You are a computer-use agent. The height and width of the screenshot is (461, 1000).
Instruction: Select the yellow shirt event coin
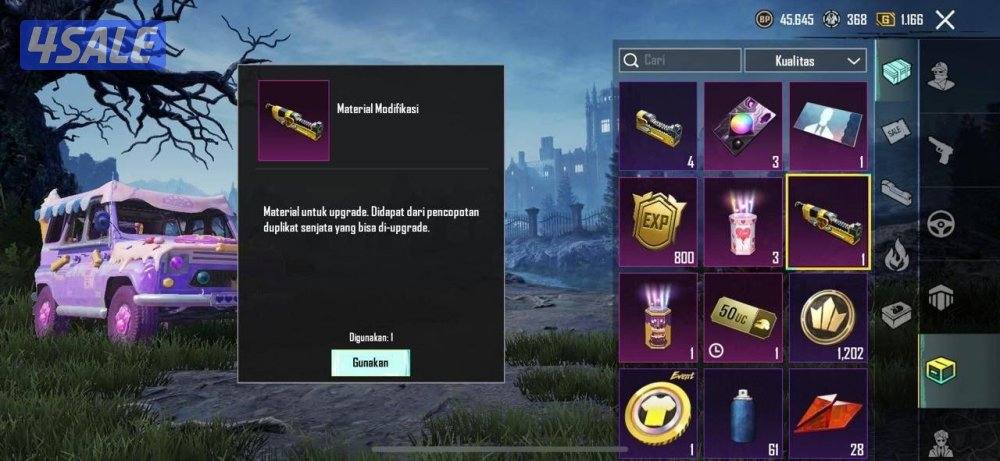(x=657, y=410)
